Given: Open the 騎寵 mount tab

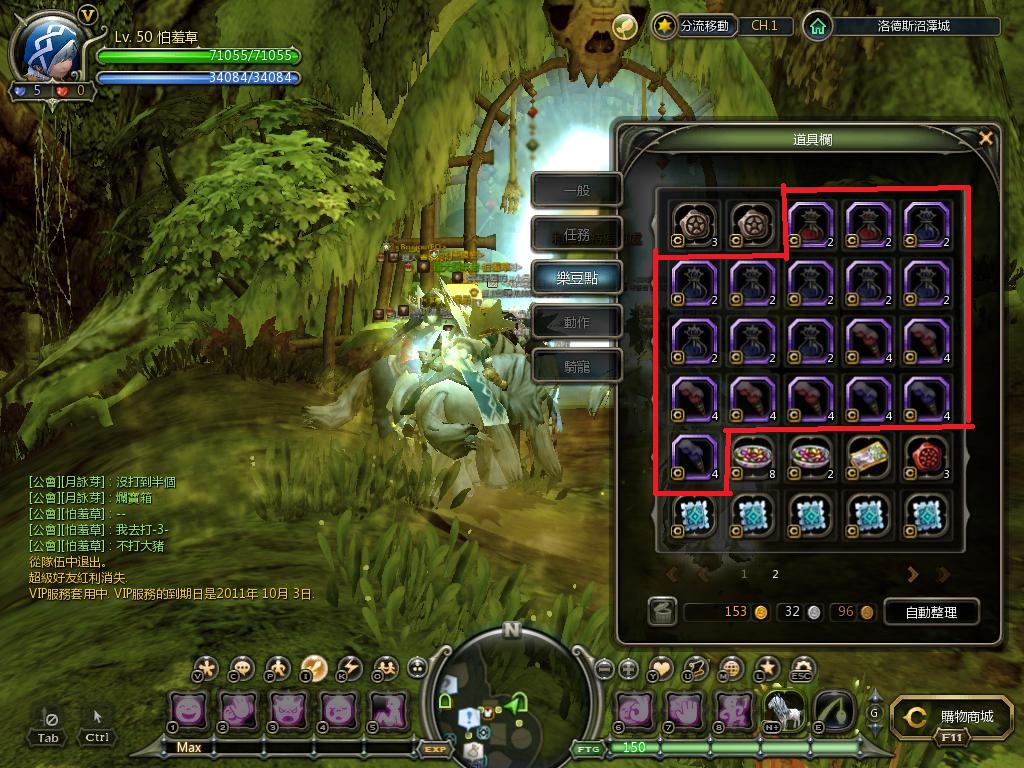Looking at the screenshot, I should pos(577,366).
